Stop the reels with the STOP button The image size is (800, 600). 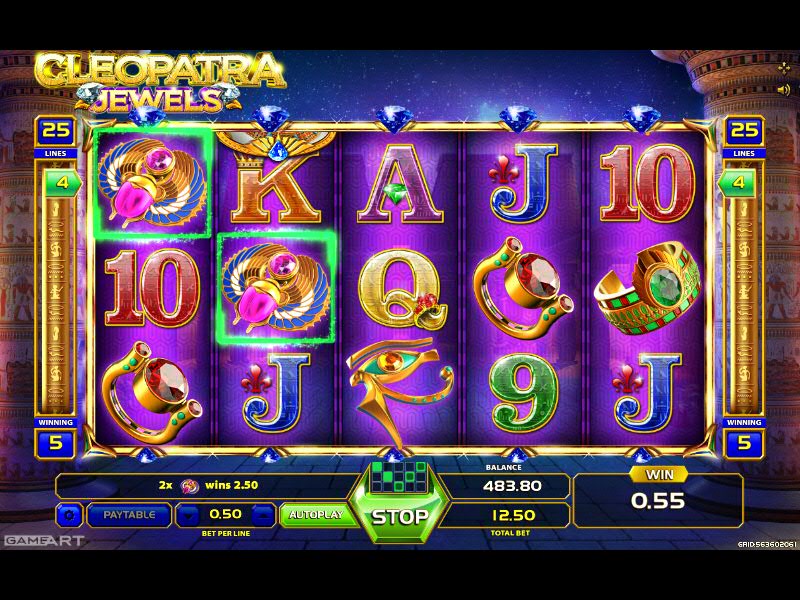click(x=400, y=517)
